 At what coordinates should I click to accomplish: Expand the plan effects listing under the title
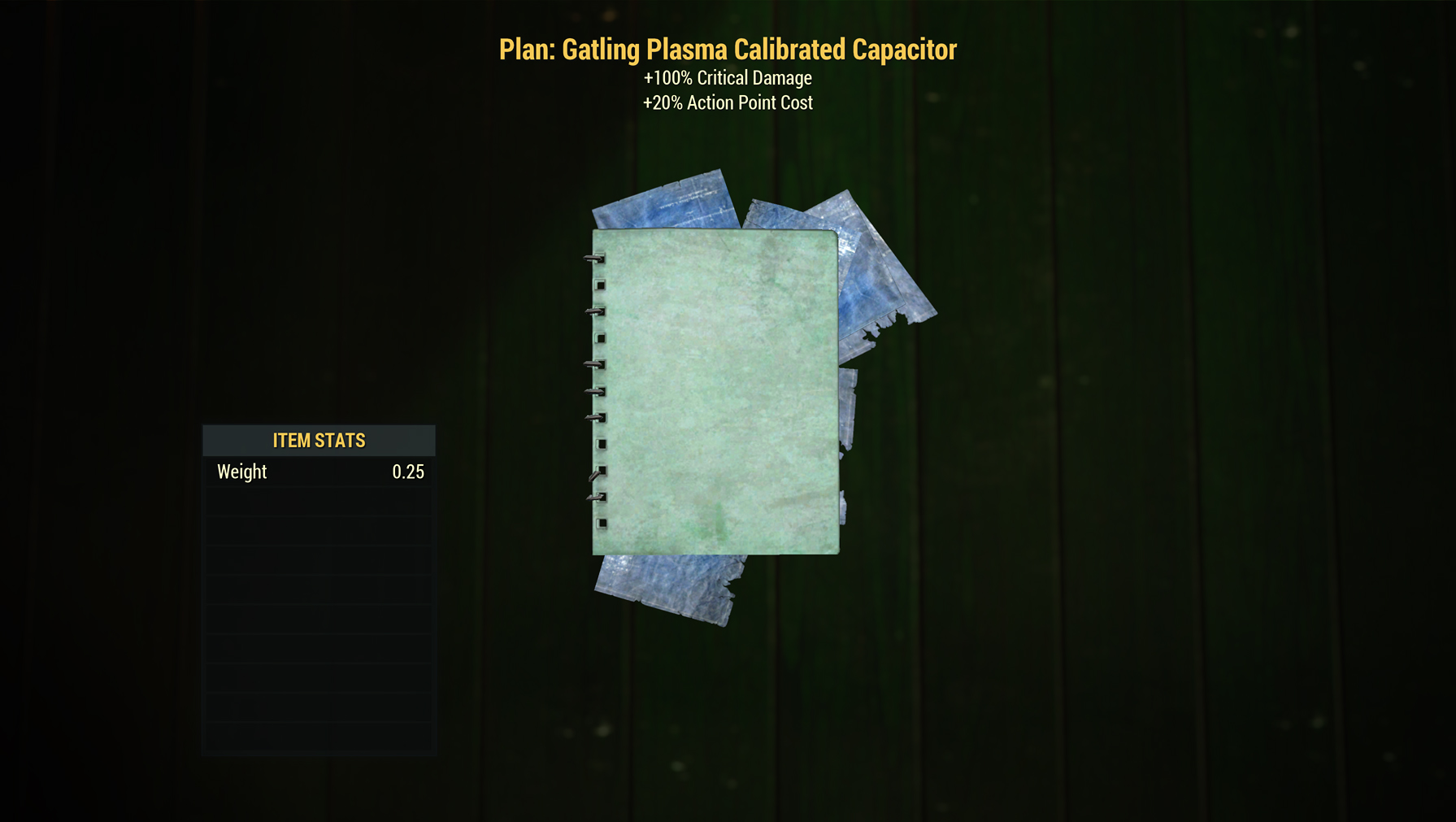click(x=727, y=89)
